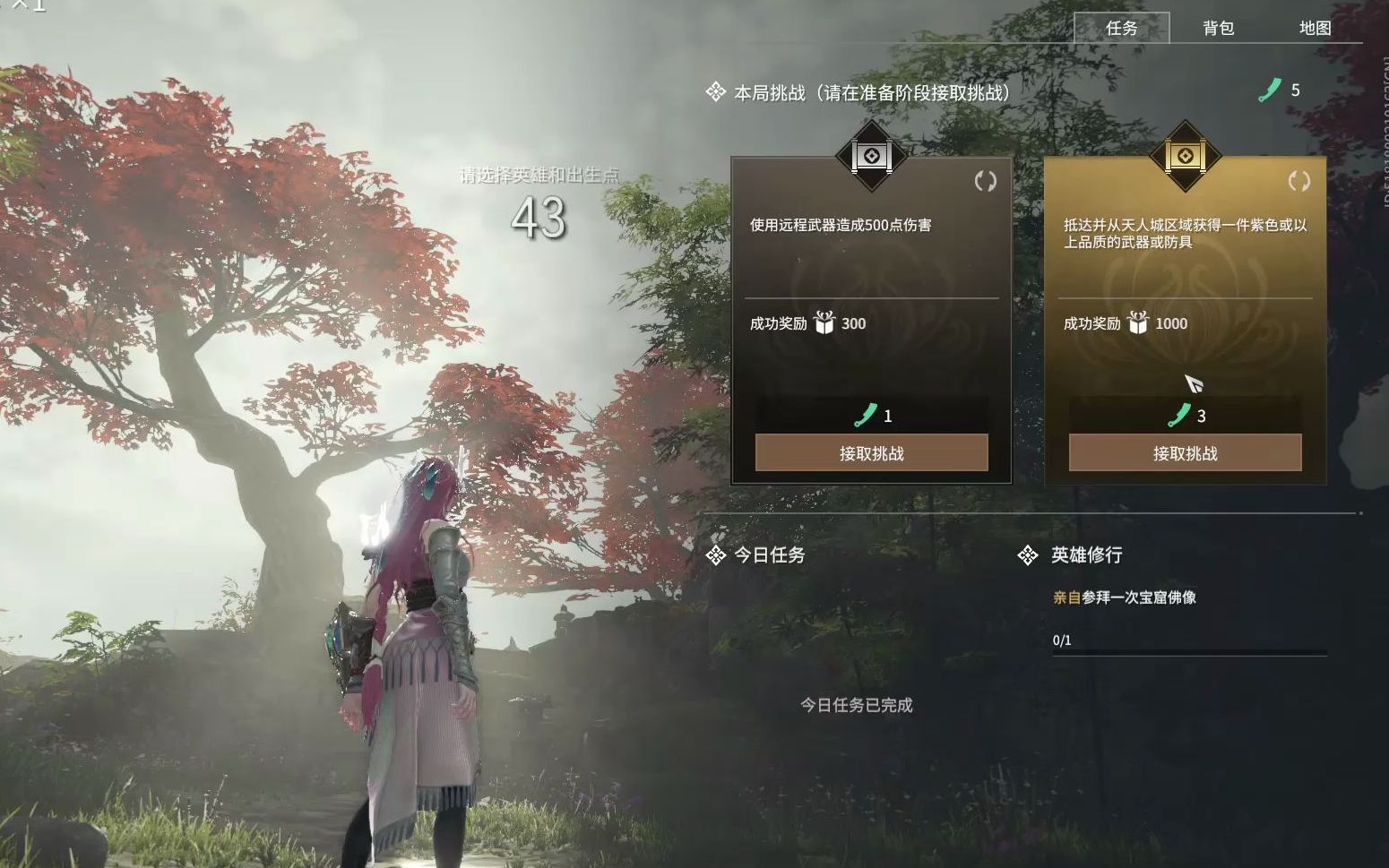Click 接取挑战 for the ranged damage challenge
Image resolution: width=1389 pixels, height=868 pixels.
coord(871,453)
